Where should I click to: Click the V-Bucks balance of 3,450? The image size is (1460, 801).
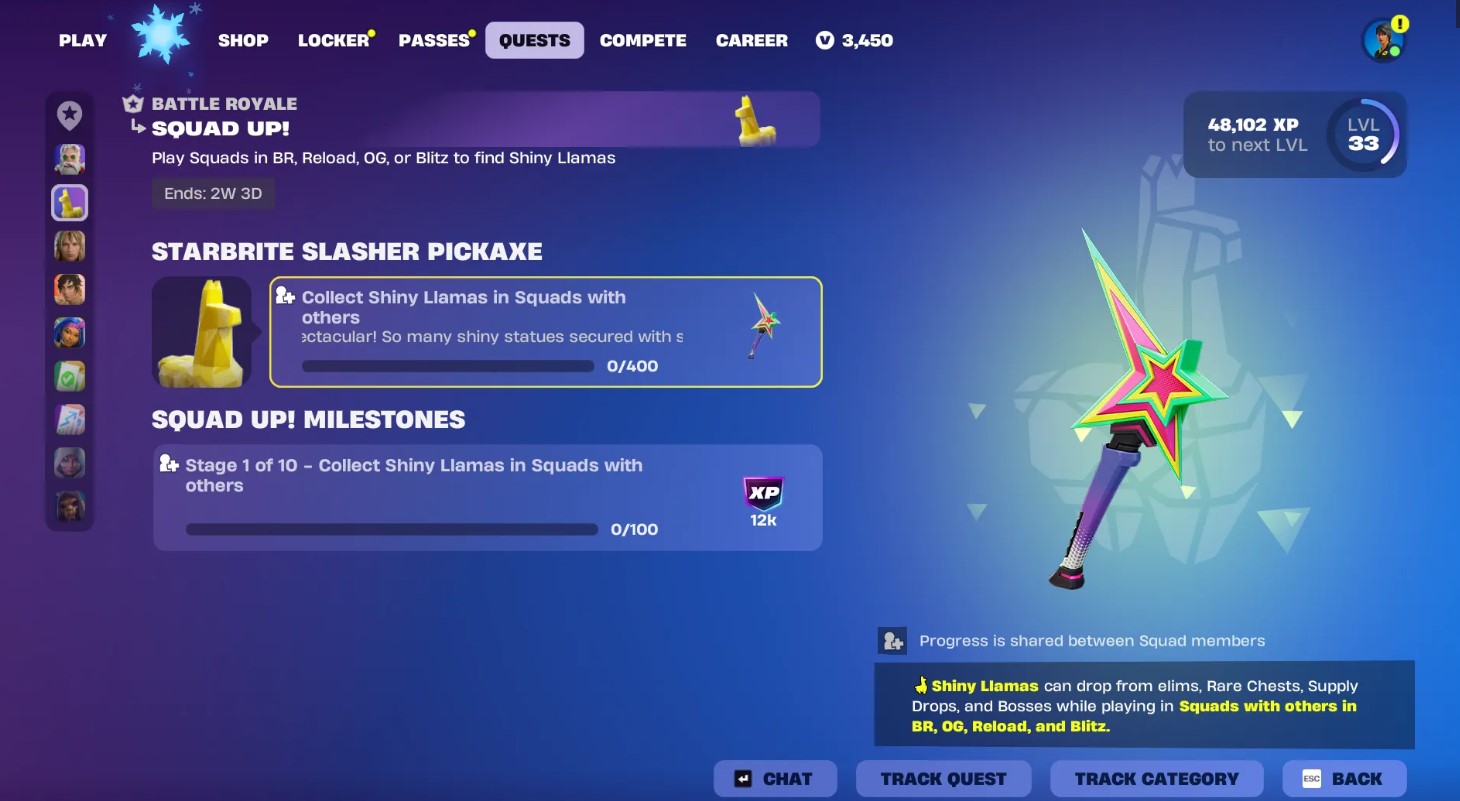855,41
